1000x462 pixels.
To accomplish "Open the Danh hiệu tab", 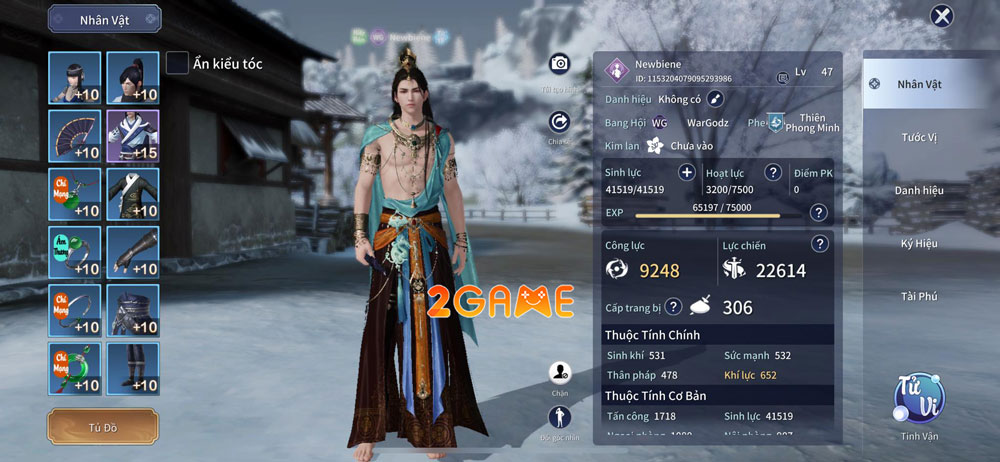I will coord(918,189).
